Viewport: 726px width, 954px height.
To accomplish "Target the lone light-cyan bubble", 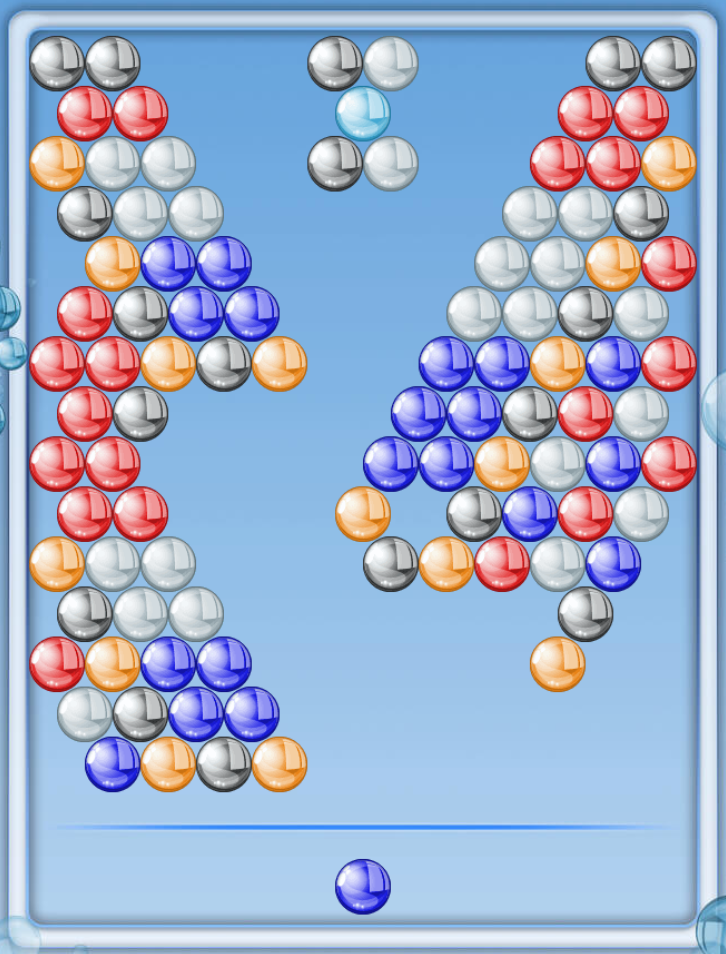I will (x=362, y=113).
